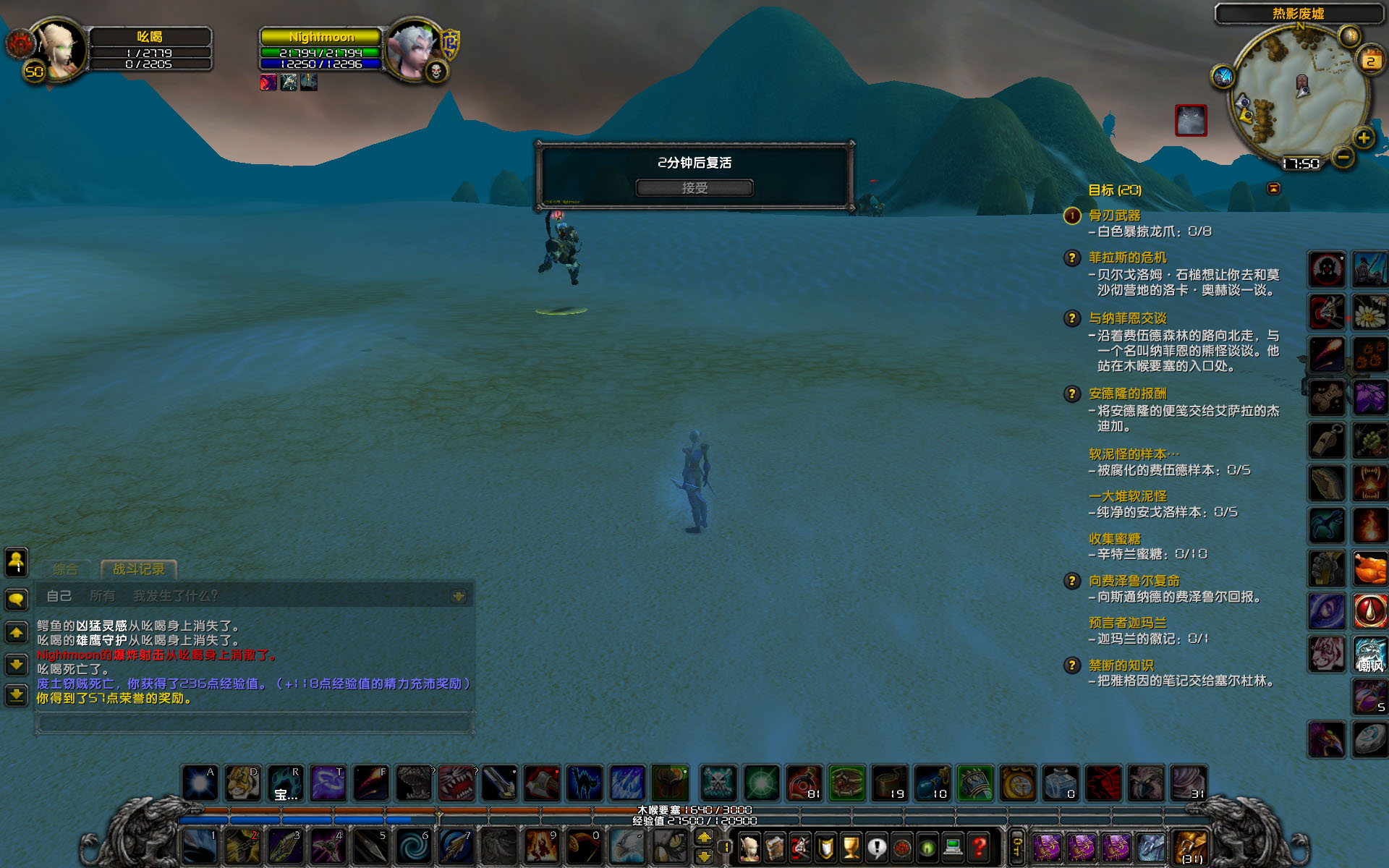Image resolution: width=1389 pixels, height=868 pixels.
Task: Select the 菲拉斯的危机 quest entry
Action: coord(1127,258)
